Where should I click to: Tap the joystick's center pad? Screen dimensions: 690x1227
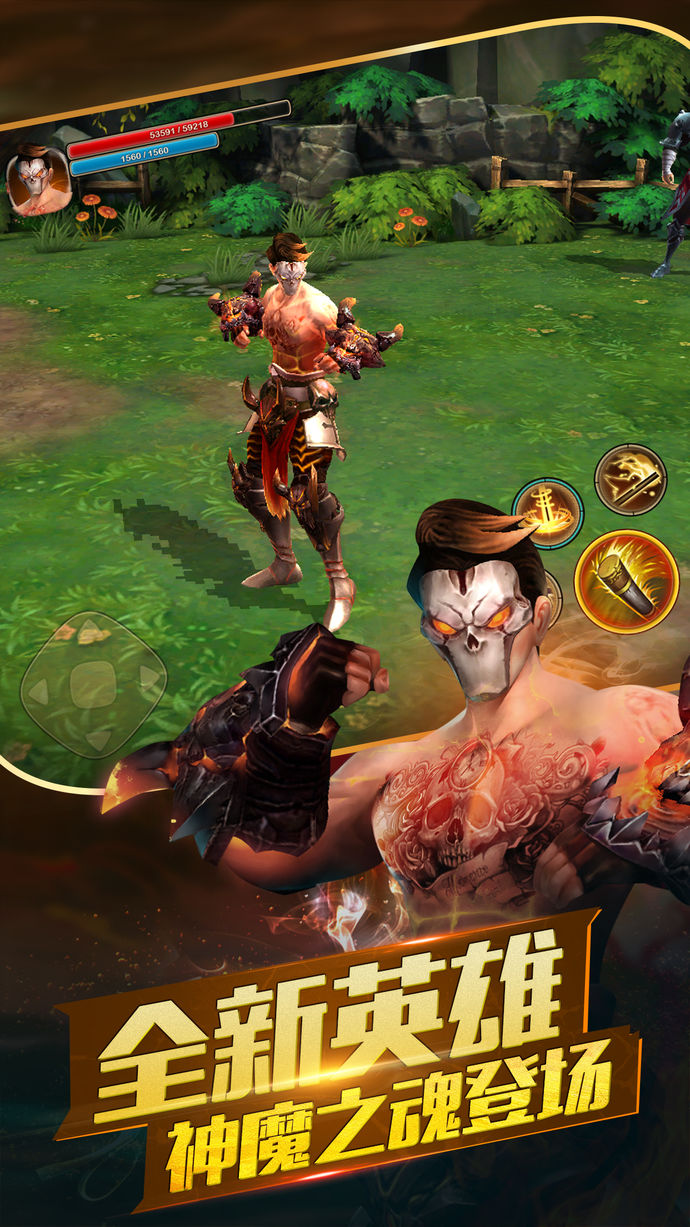click(x=93, y=685)
